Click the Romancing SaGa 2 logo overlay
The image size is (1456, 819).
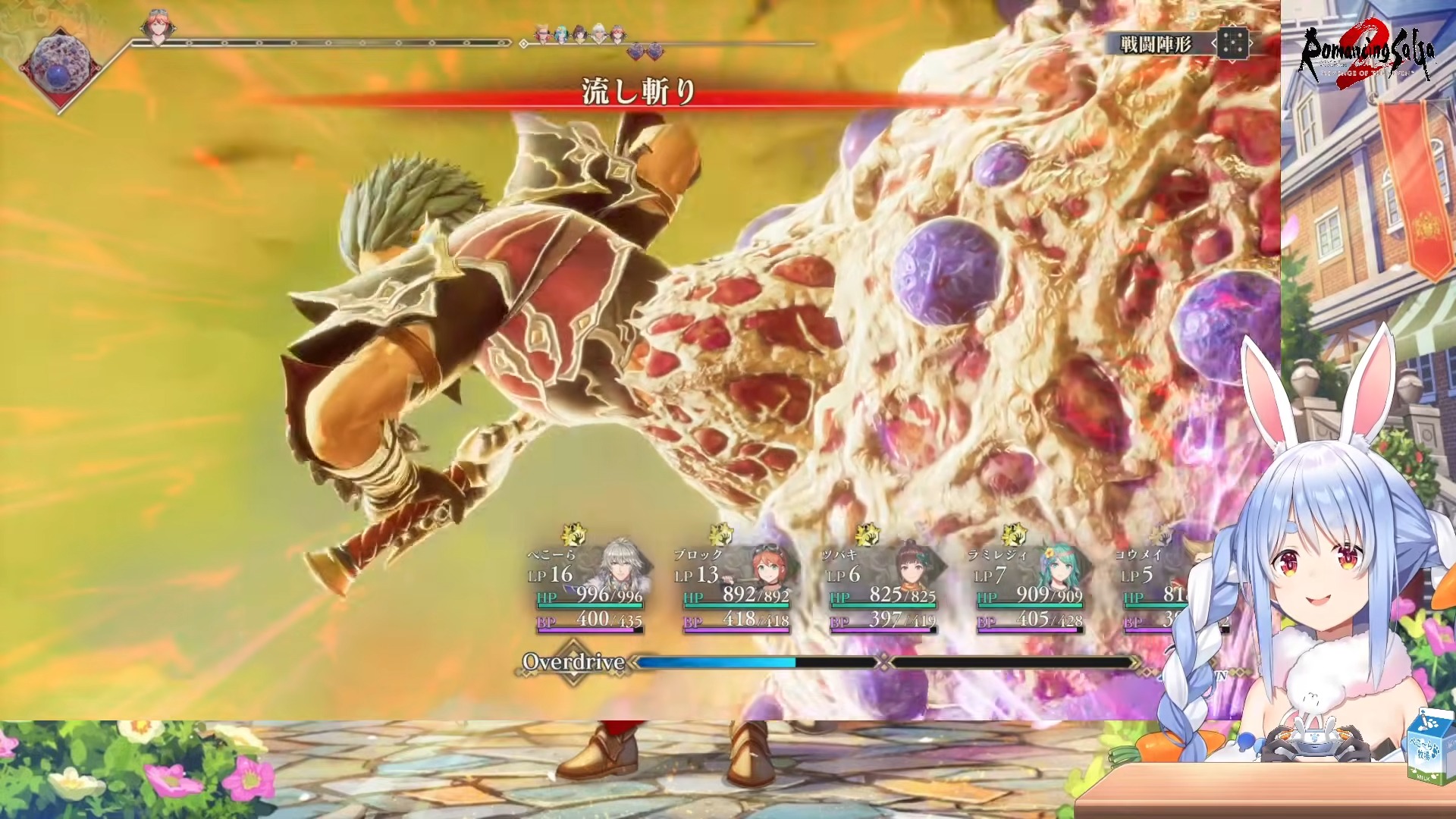pos(1367,55)
